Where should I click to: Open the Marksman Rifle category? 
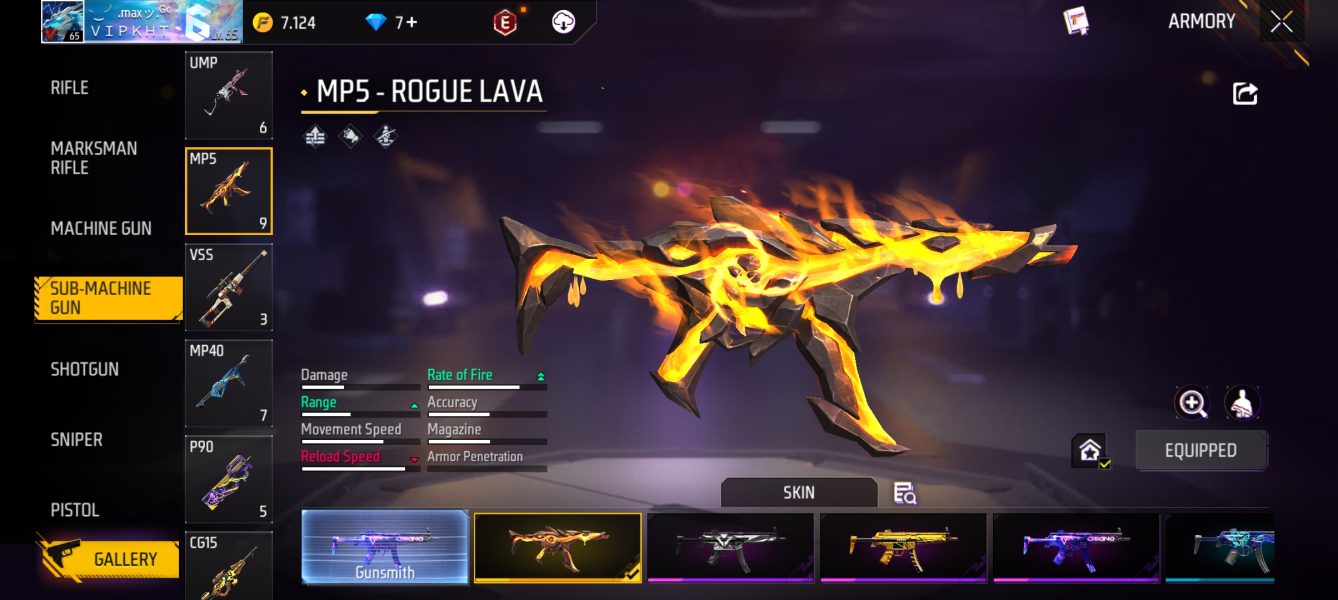[94, 158]
